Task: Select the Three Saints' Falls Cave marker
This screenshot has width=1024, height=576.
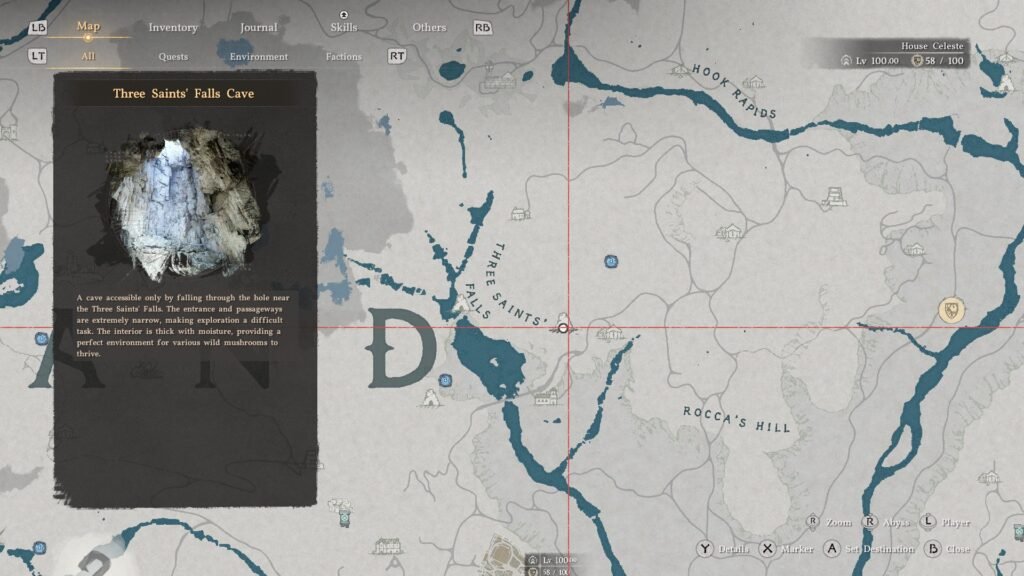Action: [x=564, y=327]
